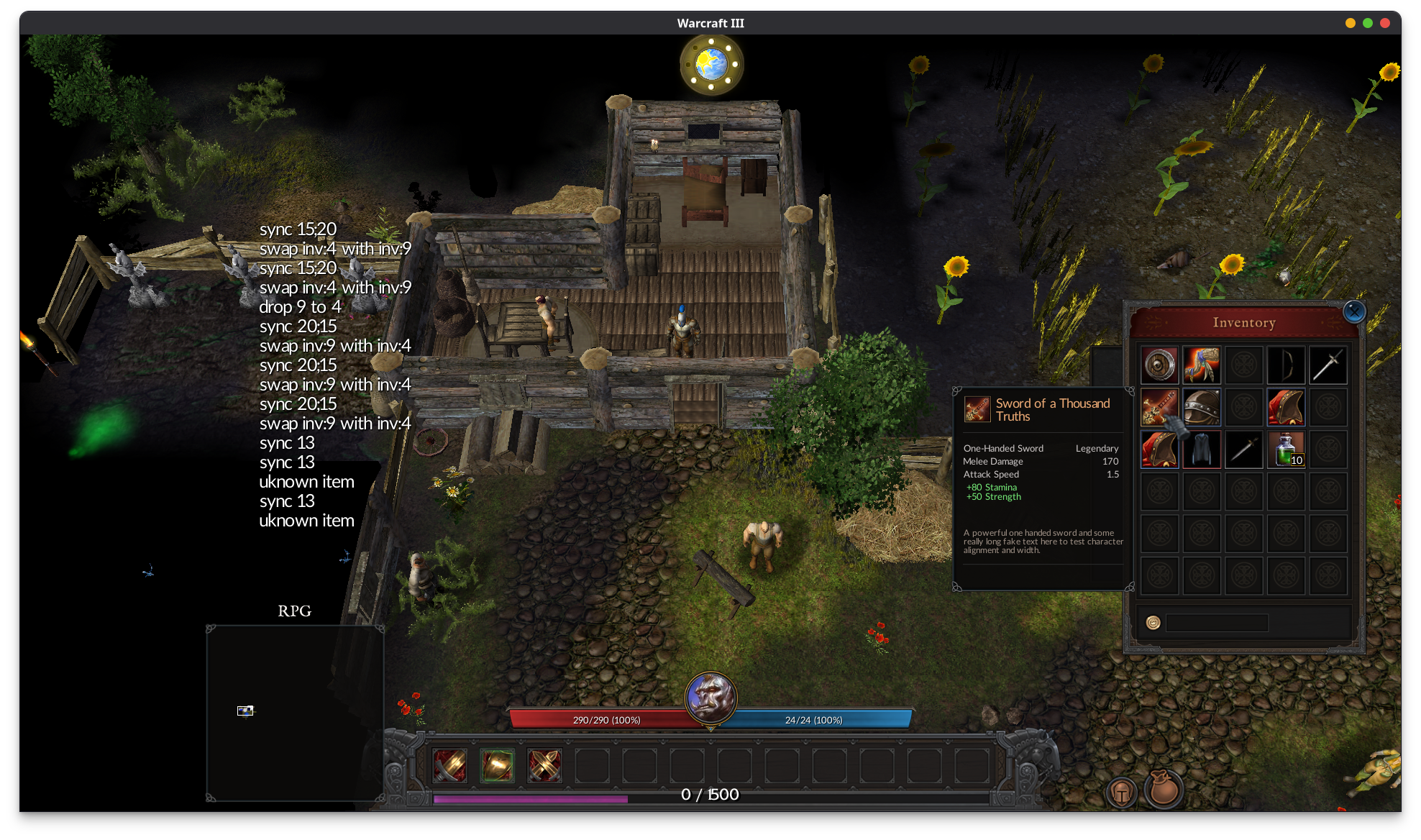Close the Inventory window
The width and height of the screenshot is (1421, 840).
1354,311
